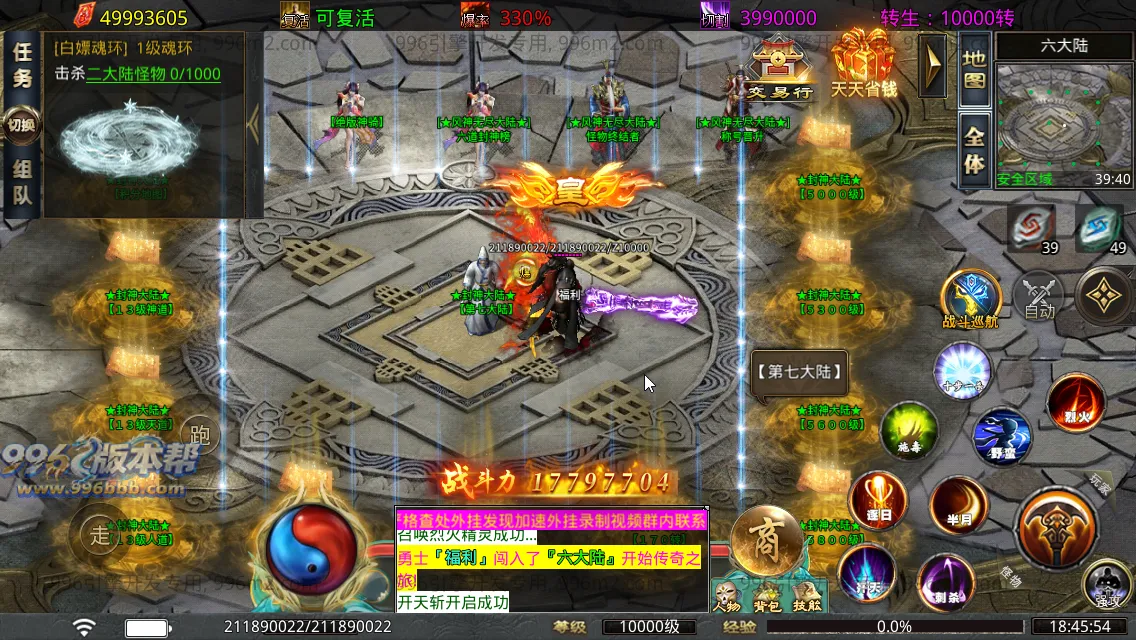
Task: Use the blue rune stone item
Action: [1098, 228]
